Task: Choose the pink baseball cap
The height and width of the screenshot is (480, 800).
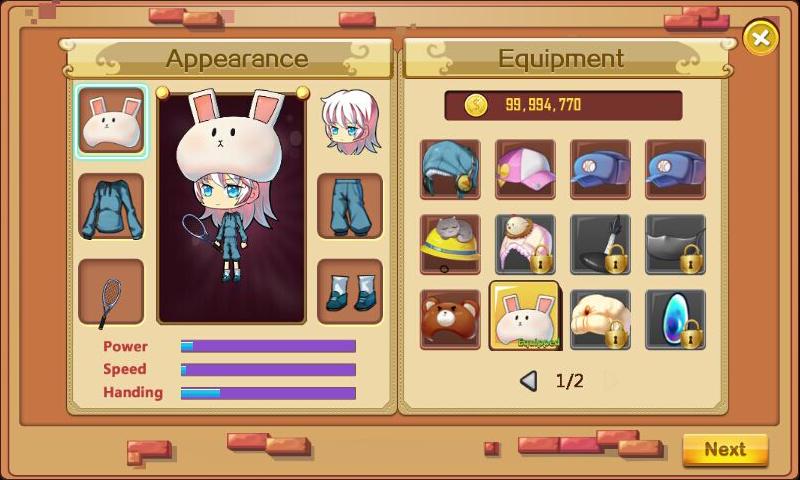Action: point(526,169)
